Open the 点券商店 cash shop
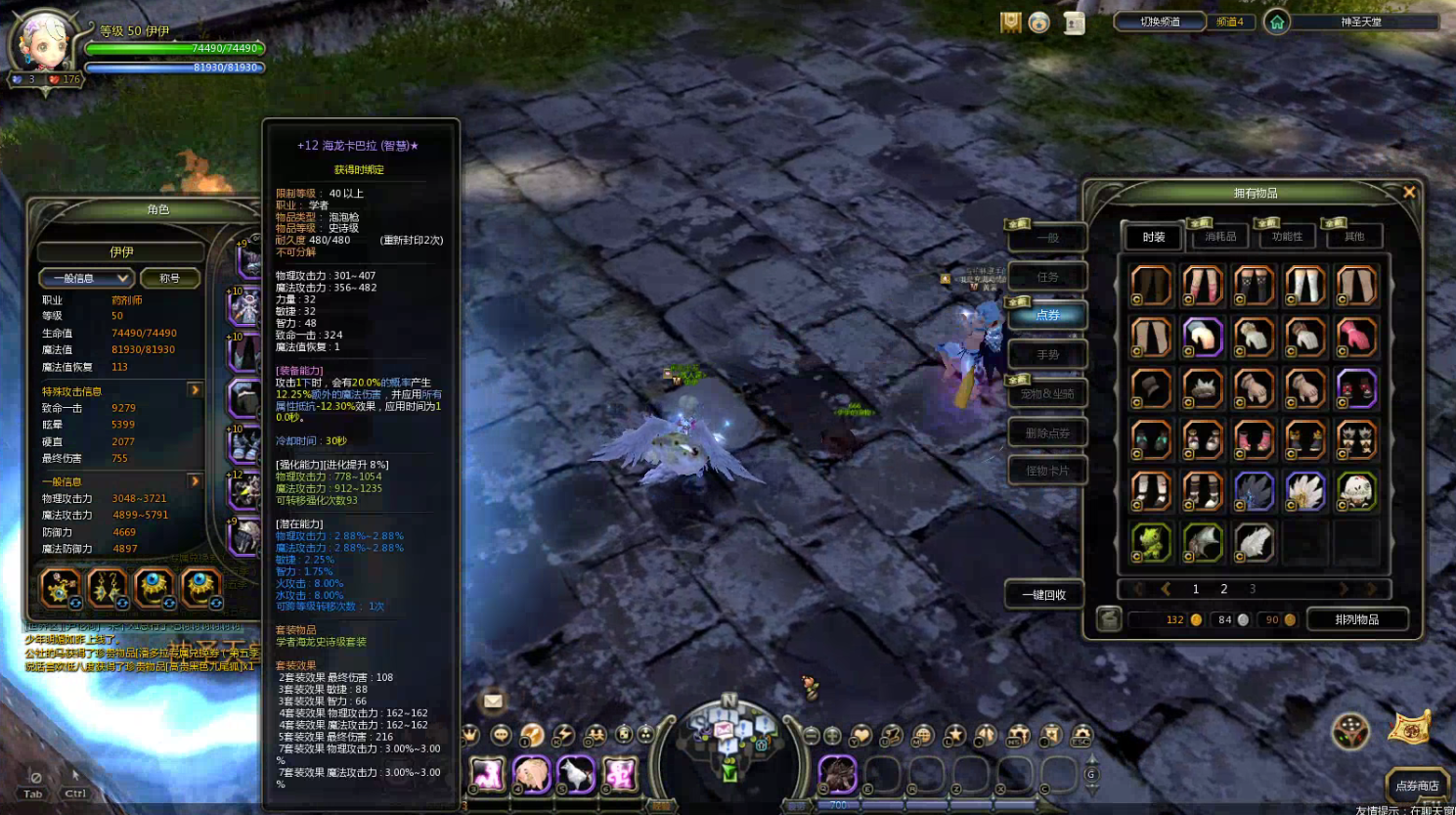 tap(1417, 785)
